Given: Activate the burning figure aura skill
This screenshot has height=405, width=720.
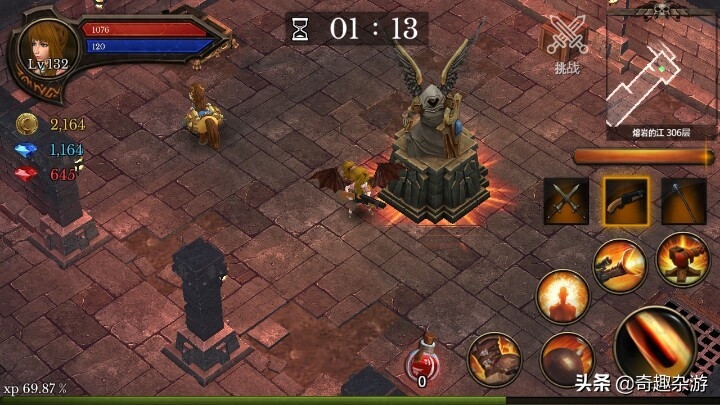Looking at the screenshot, I should (x=562, y=297).
